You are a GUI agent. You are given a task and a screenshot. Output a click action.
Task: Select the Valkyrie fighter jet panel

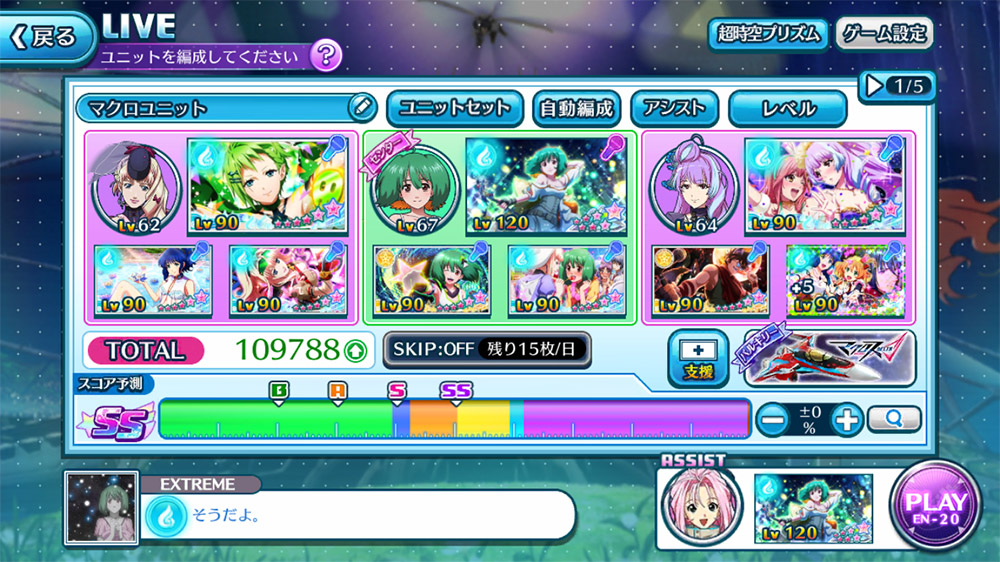[829, 358]
